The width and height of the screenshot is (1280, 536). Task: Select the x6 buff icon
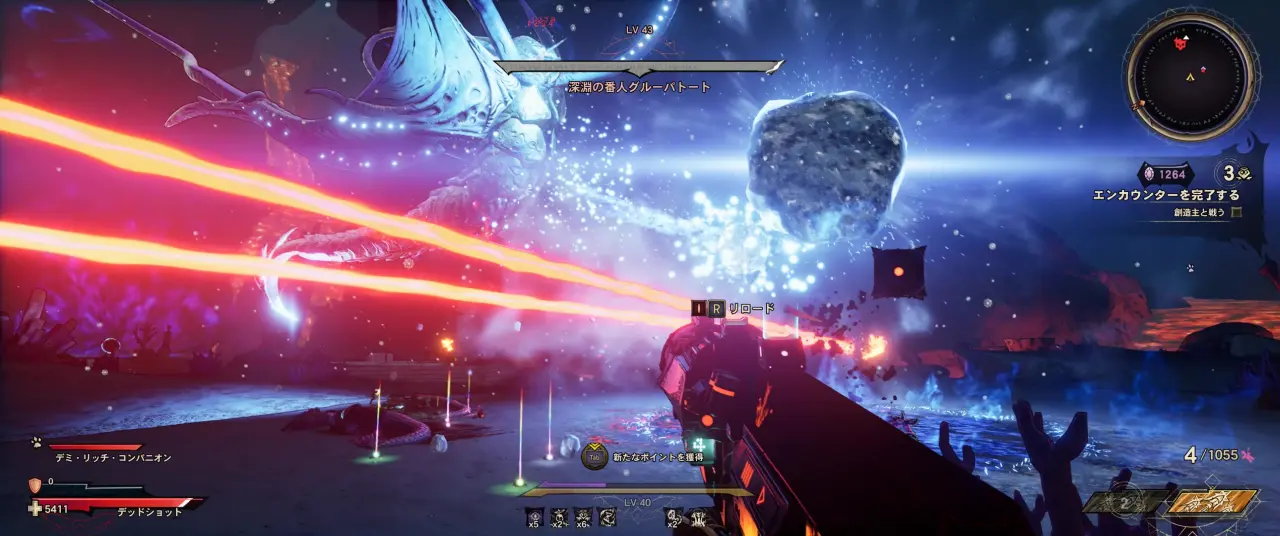tap(583, 516)
